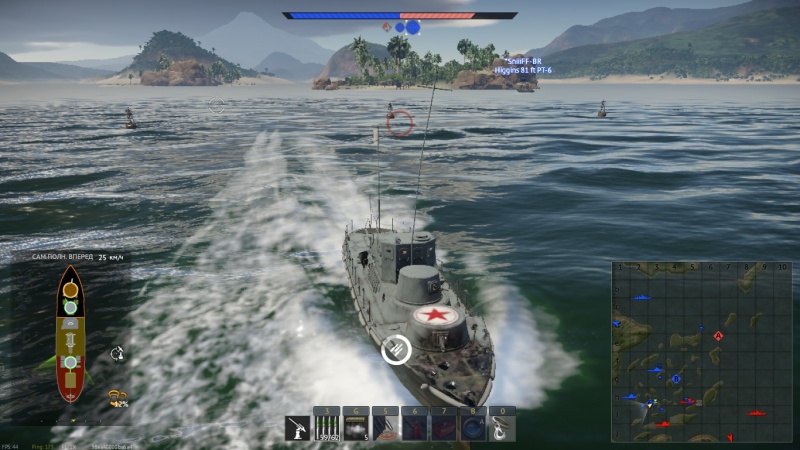This screenshot has height=450, width=800.
Task: Use the fire extinguisher slot
Action: coord(414,428)
